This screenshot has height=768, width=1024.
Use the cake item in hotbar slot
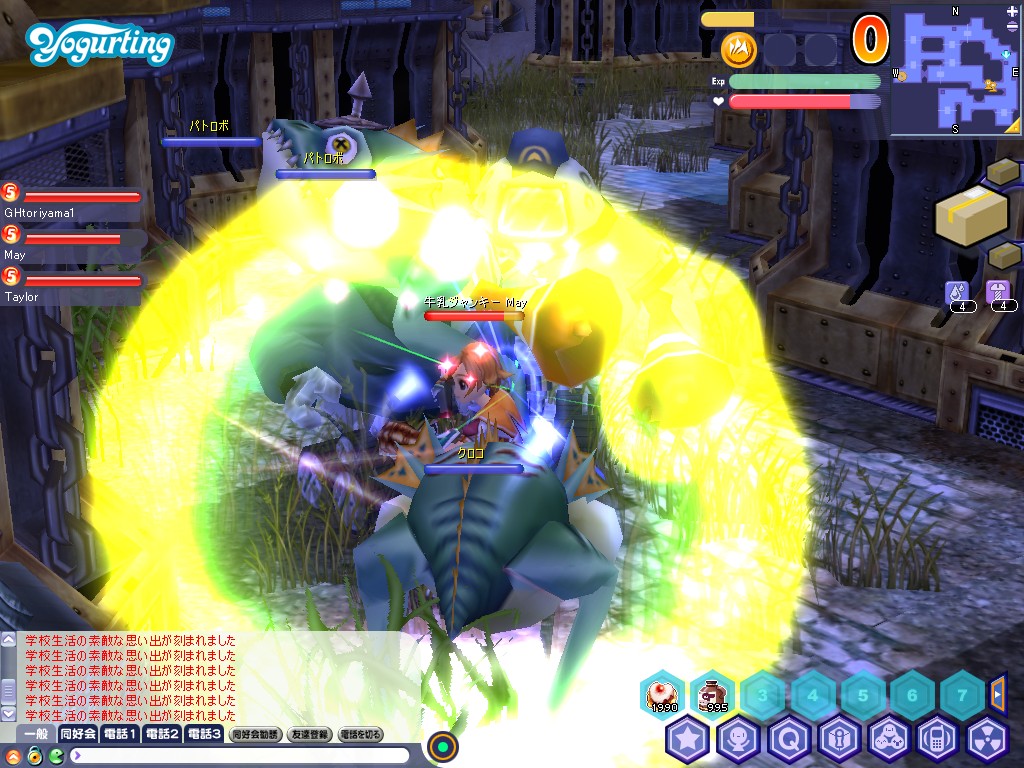coord(662,694)
